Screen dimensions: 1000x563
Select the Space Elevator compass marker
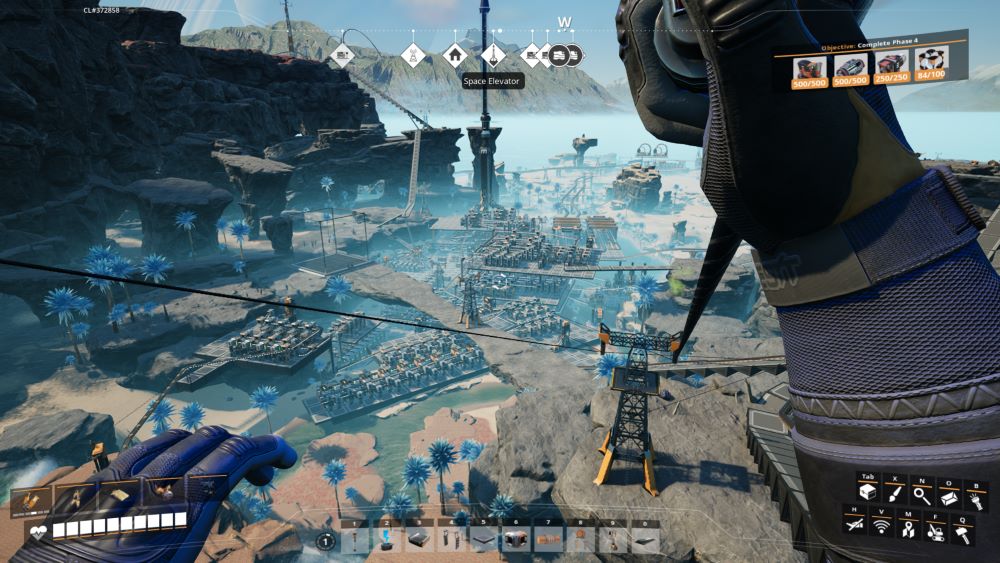coord(492,54)
